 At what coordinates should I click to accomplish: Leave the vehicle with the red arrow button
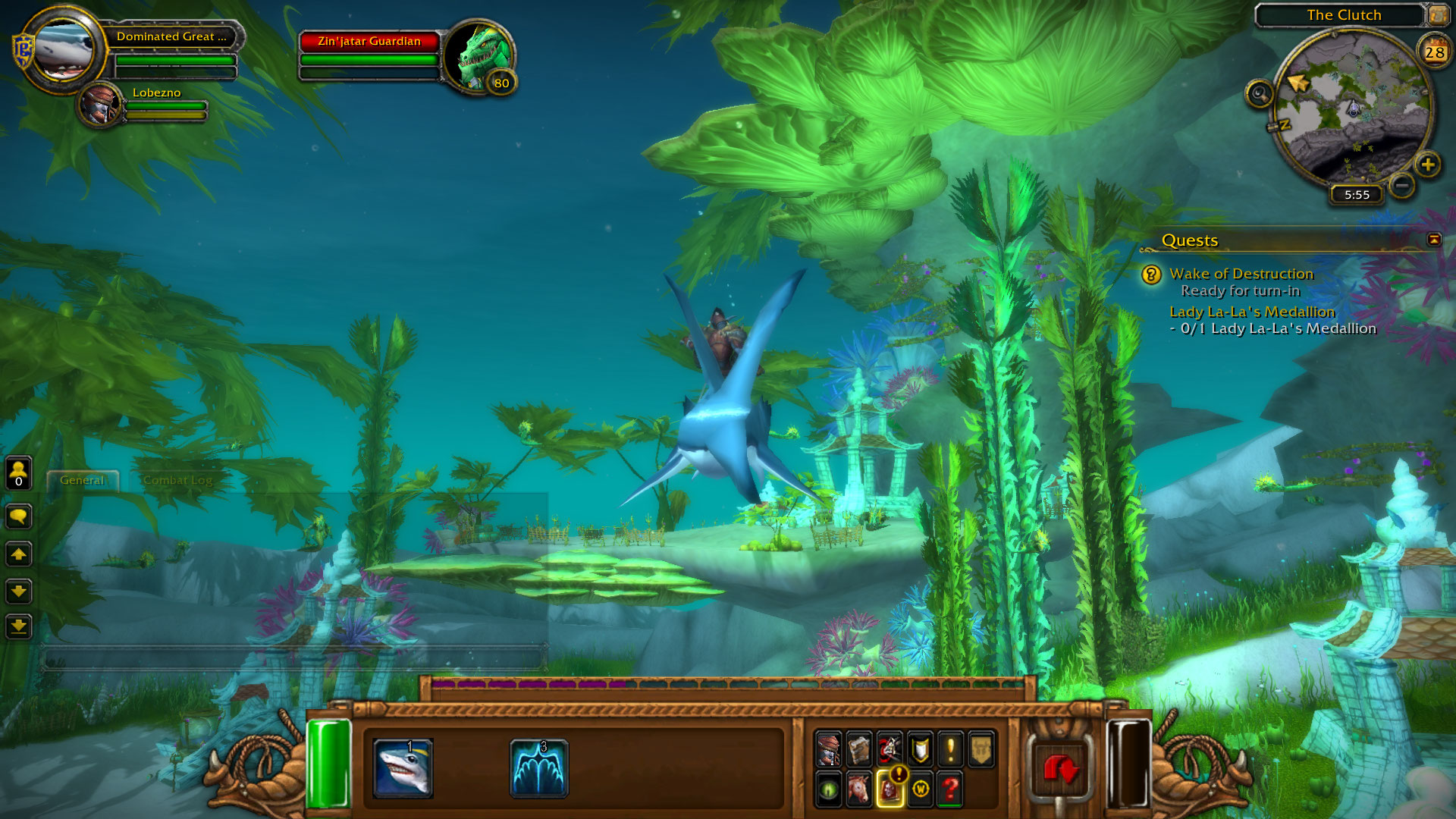(1060, 770)
